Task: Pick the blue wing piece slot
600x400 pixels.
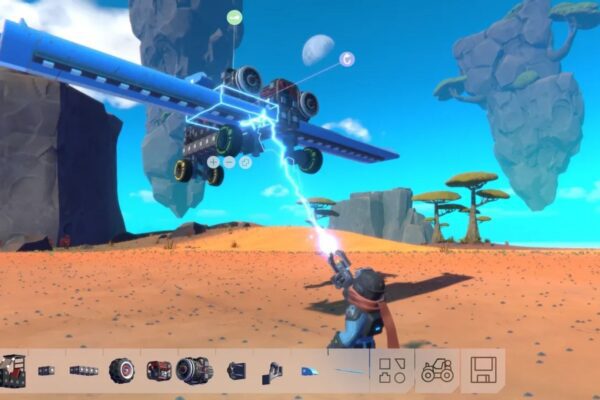Action: [310, 371]
